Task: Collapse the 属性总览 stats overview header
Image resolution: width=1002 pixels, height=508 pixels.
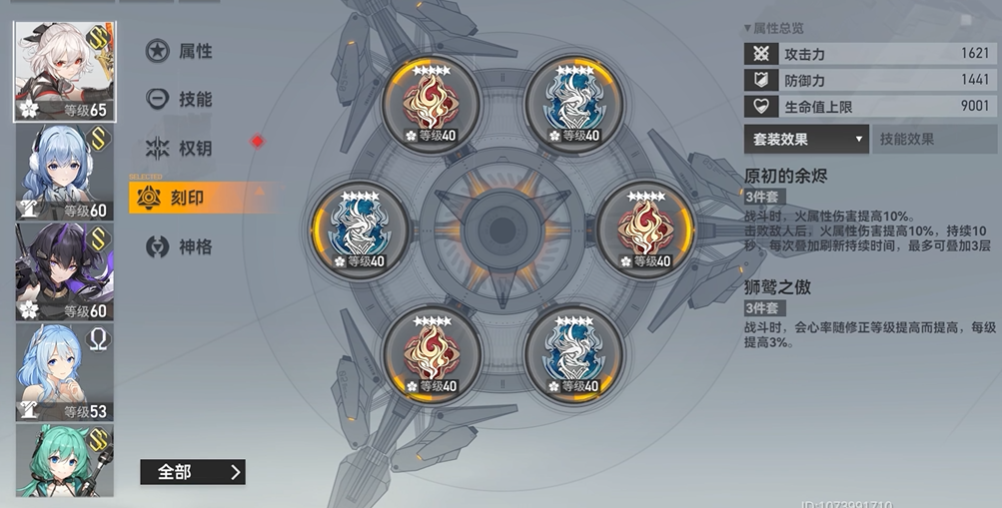Action: [x=774, y=28]
